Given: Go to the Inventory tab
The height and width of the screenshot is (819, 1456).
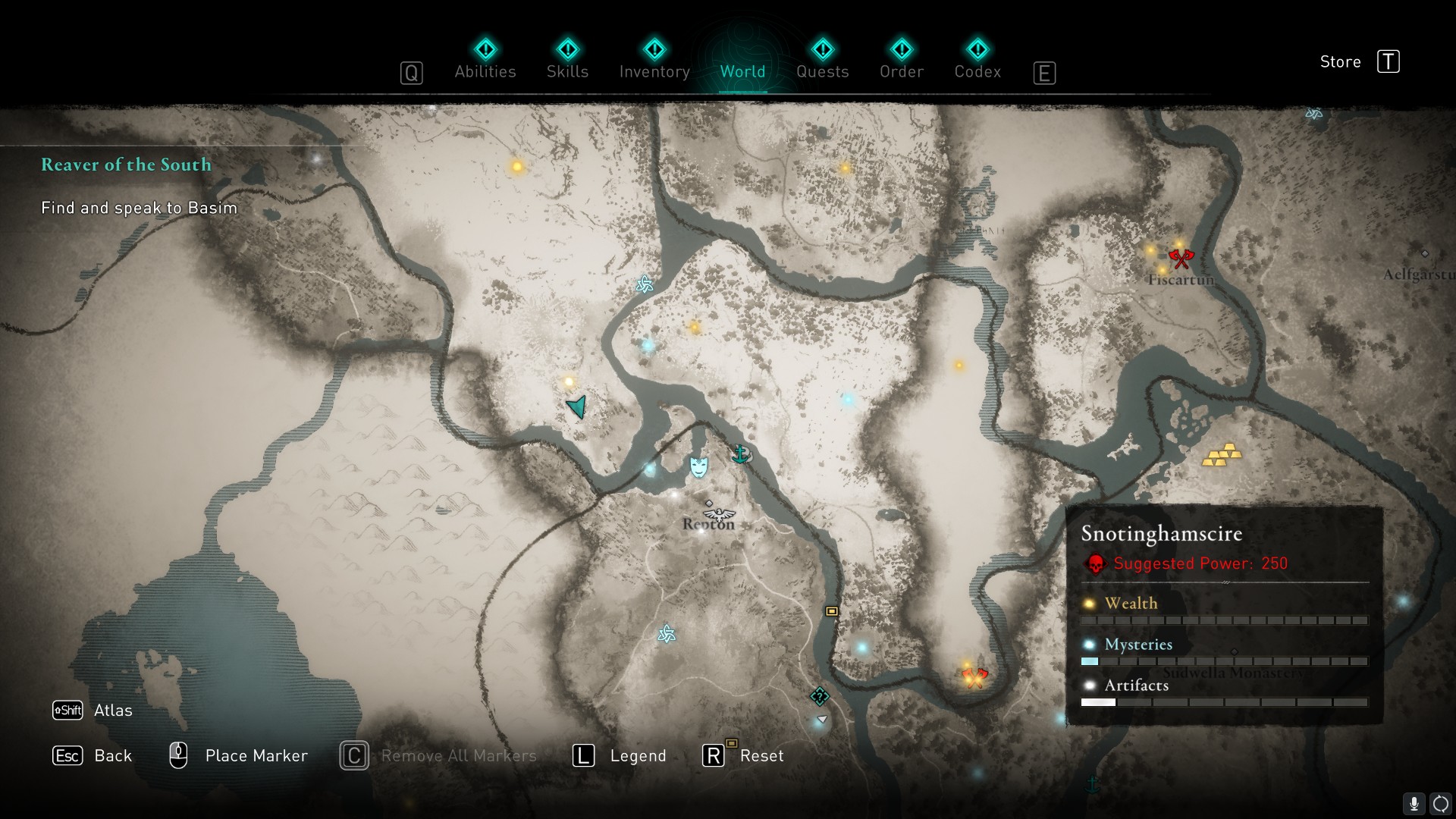Looking at the screenshot, I should pos(654,71).
